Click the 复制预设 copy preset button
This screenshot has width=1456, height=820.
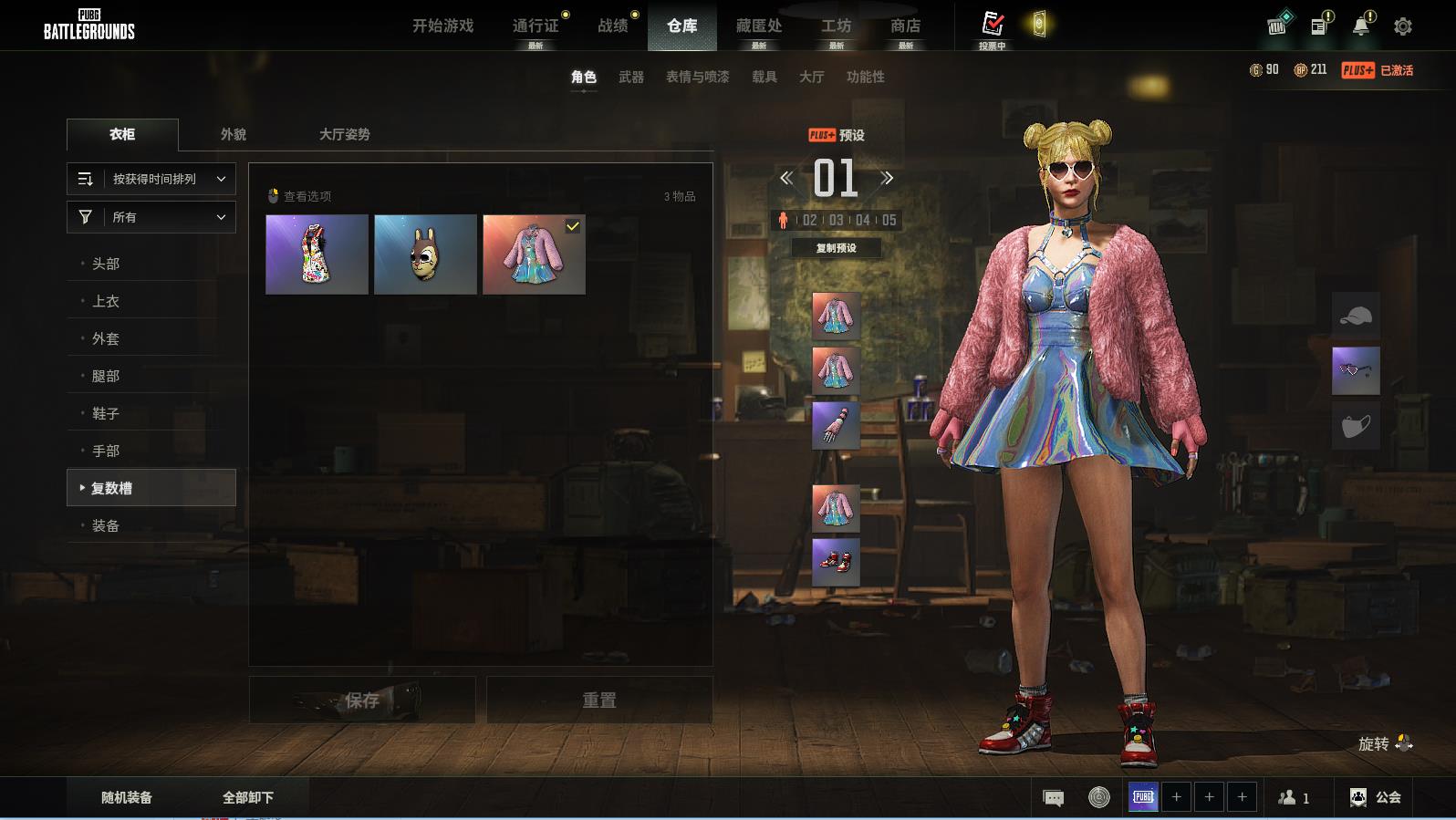point(836,248)
